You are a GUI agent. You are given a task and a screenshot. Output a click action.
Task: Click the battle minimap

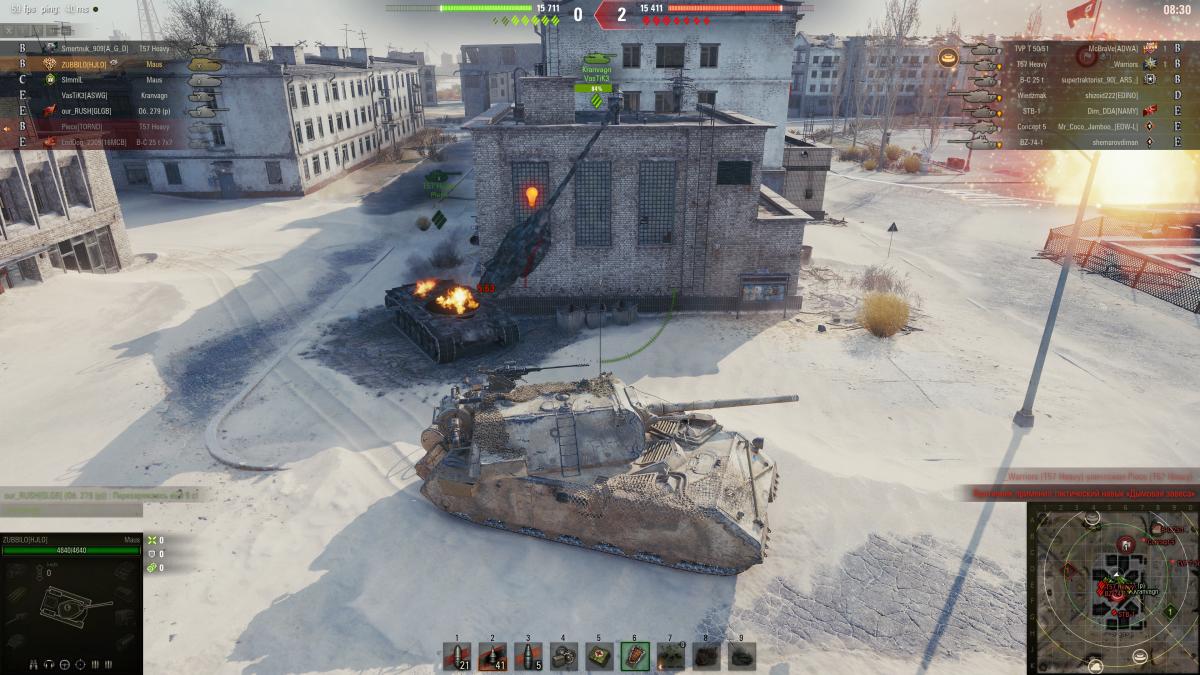pyautogui.click(x=1111, y=586)
